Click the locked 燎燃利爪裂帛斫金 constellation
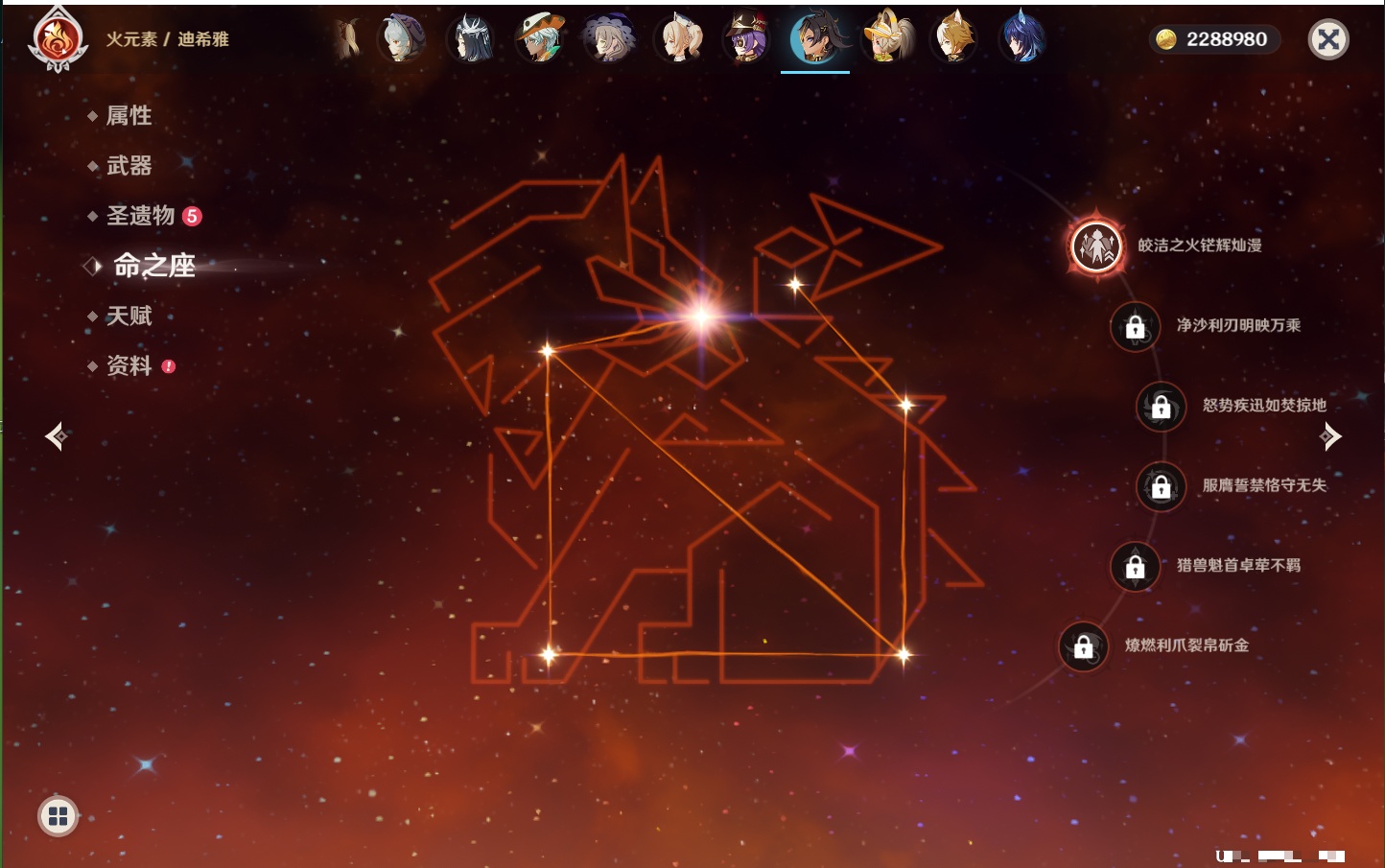The image size is (1385, 868). (x=1083, y=646)
